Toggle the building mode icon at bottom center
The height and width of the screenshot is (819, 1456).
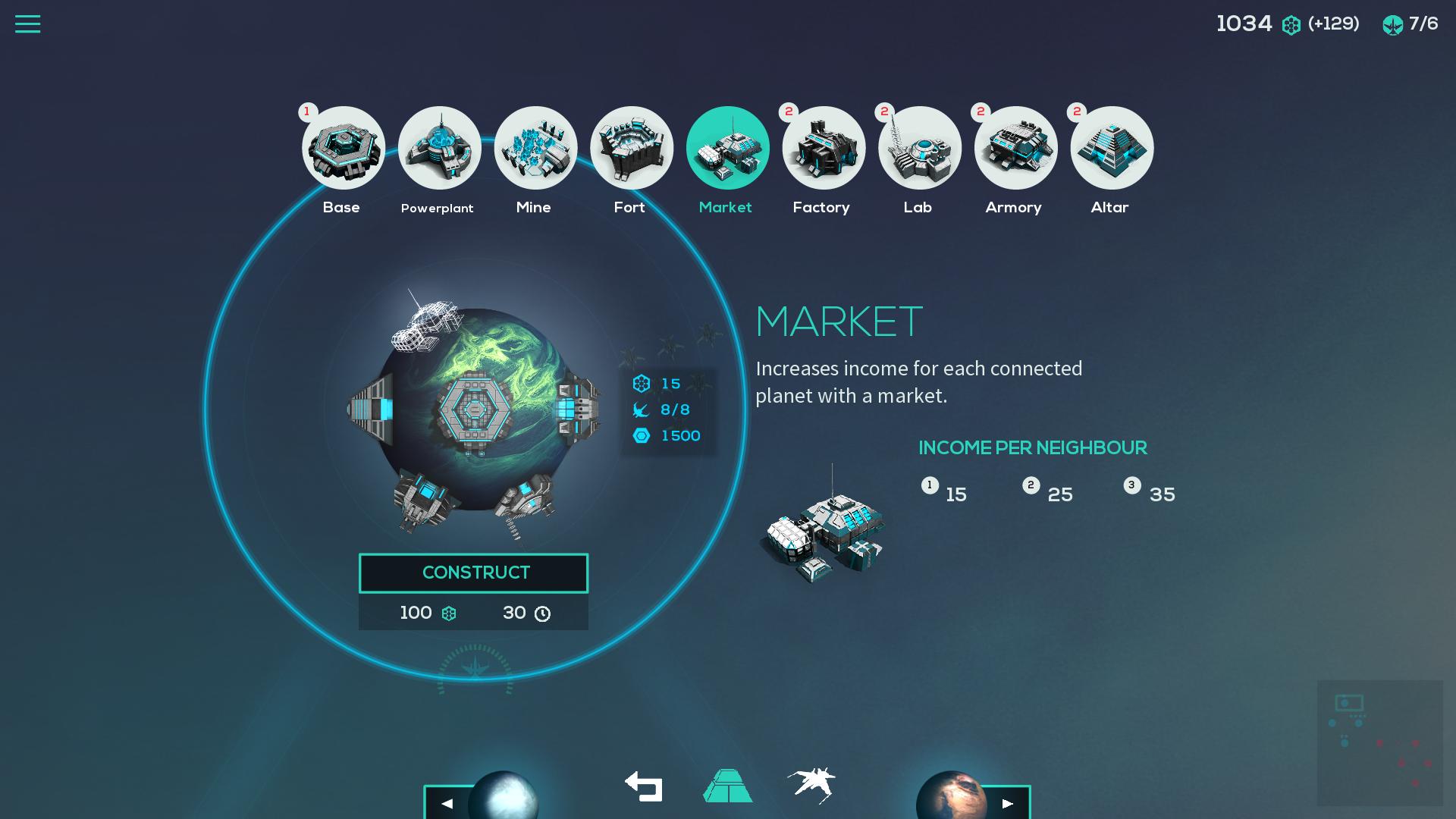click(727, 787)
